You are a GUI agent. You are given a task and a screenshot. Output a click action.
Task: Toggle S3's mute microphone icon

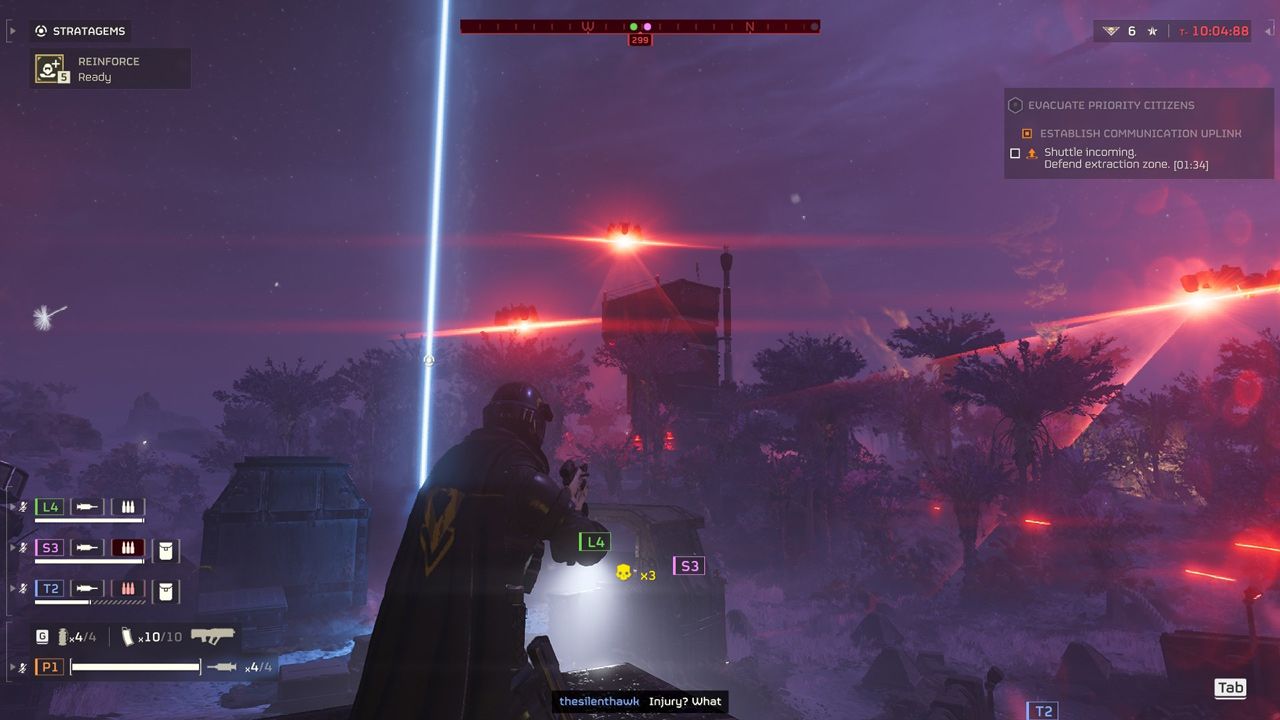tap(24, 548)
